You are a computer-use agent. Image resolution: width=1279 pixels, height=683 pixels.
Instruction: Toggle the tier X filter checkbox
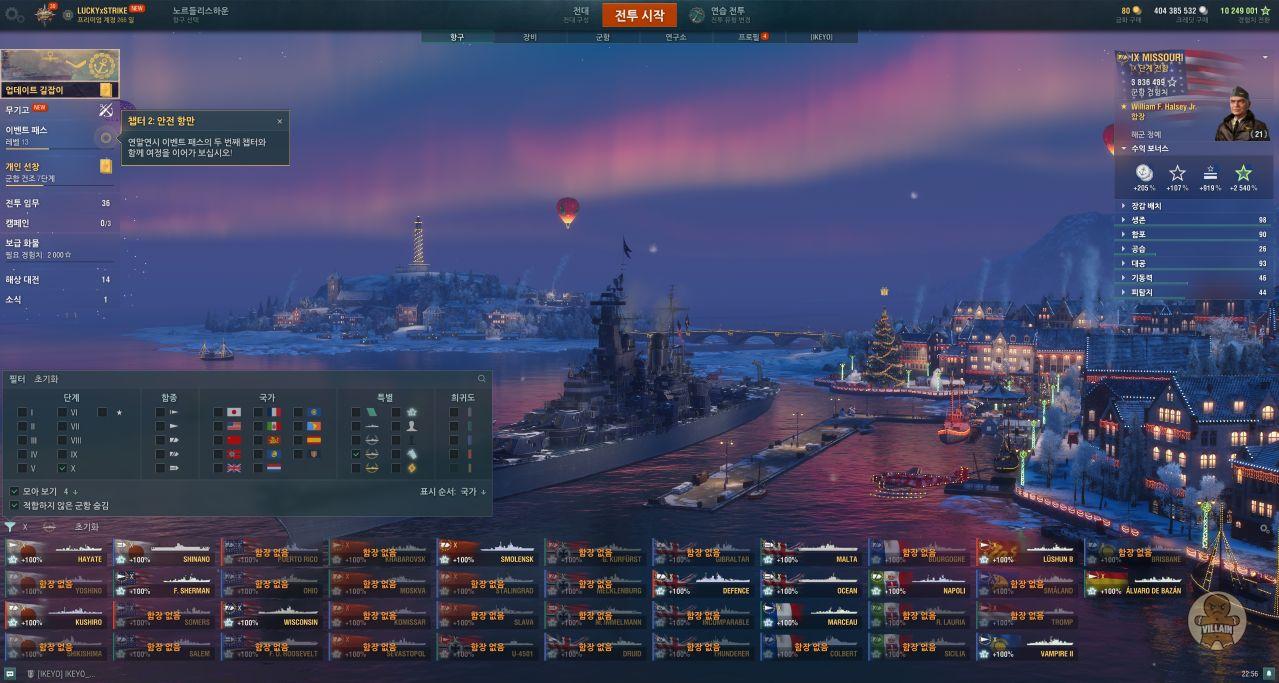click(x=63, y=468)
